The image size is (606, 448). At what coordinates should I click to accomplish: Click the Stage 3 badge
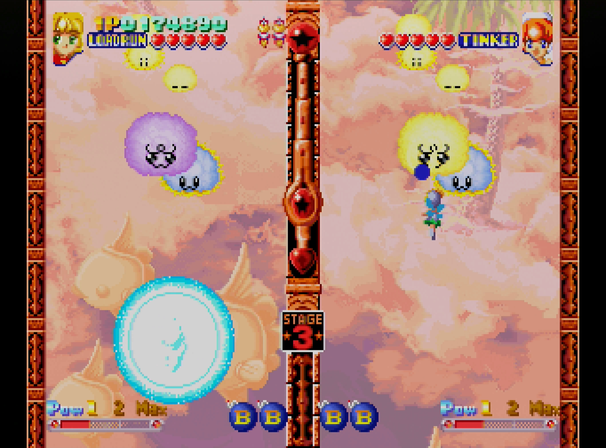(x=302, y=331)
